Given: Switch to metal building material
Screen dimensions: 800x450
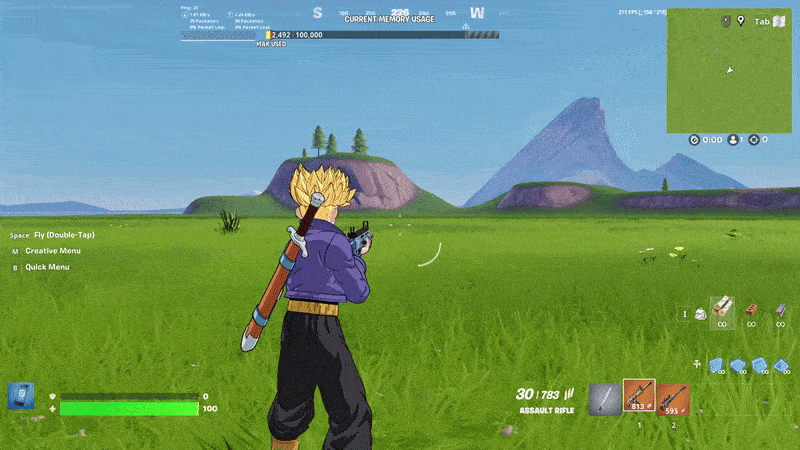Looking at the screenshot, I should (x=780, y=311).
